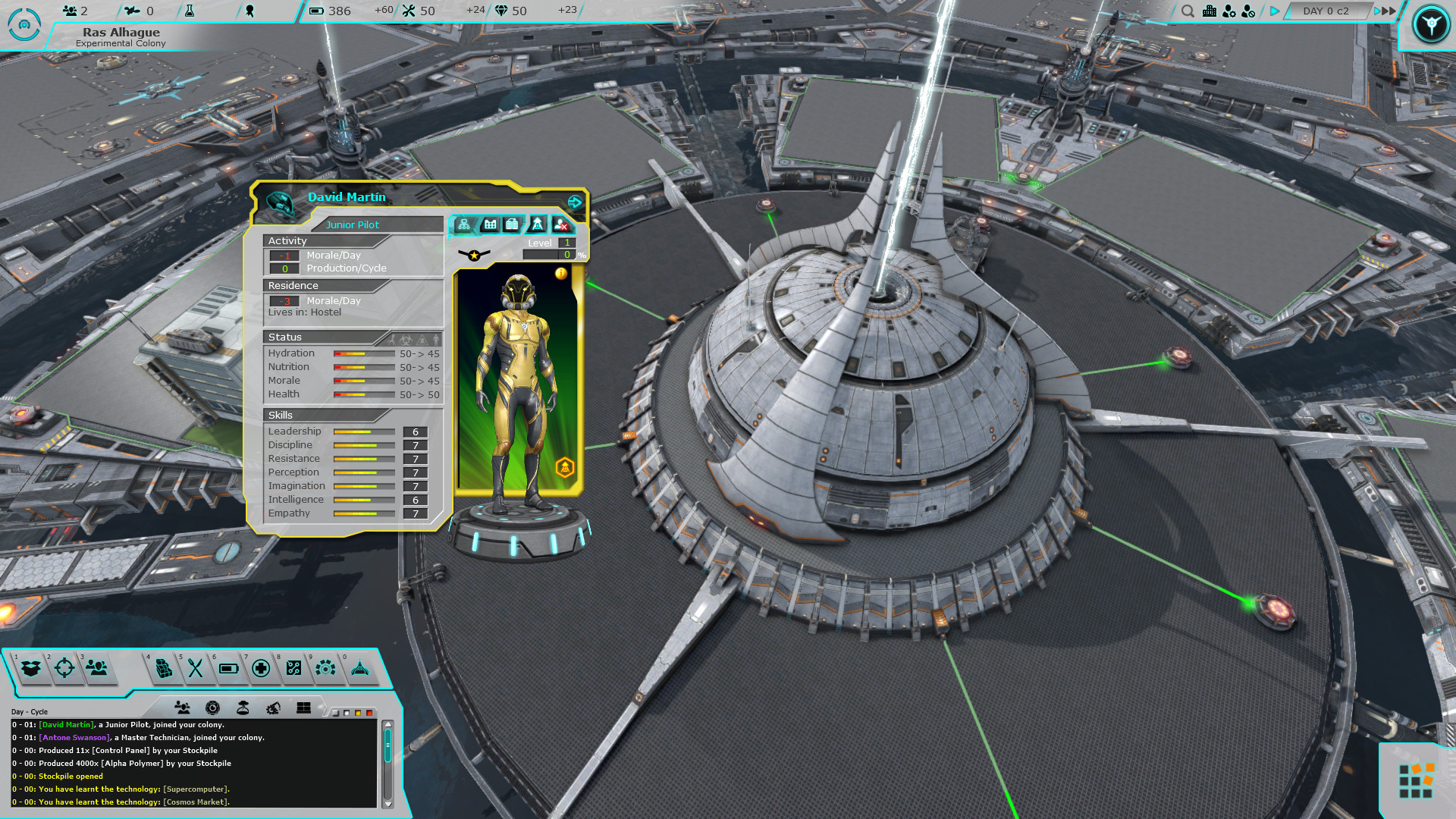Expand David Martin's profile with the blue arrow
The width and height of the screenshot is (1456, 819).
[575, 202]
